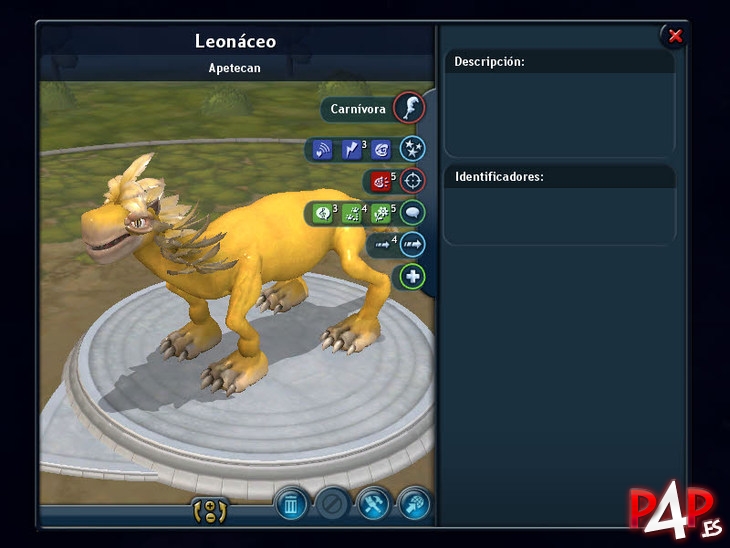
Task: Open the creature editor with the hammer icon
Action: coord(372,503)
